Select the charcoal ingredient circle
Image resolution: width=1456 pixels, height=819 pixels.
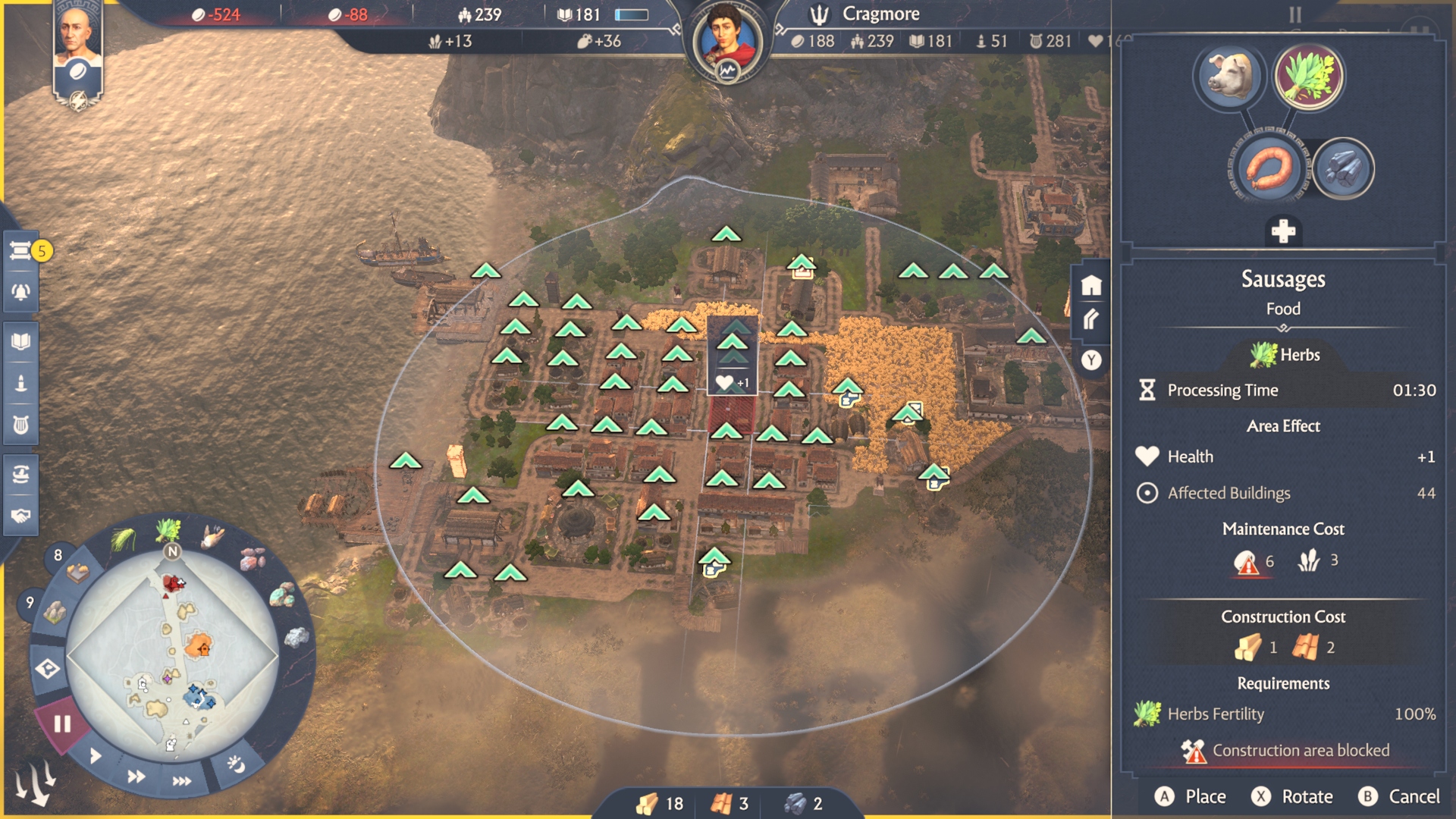click(x=1344, y=169)
